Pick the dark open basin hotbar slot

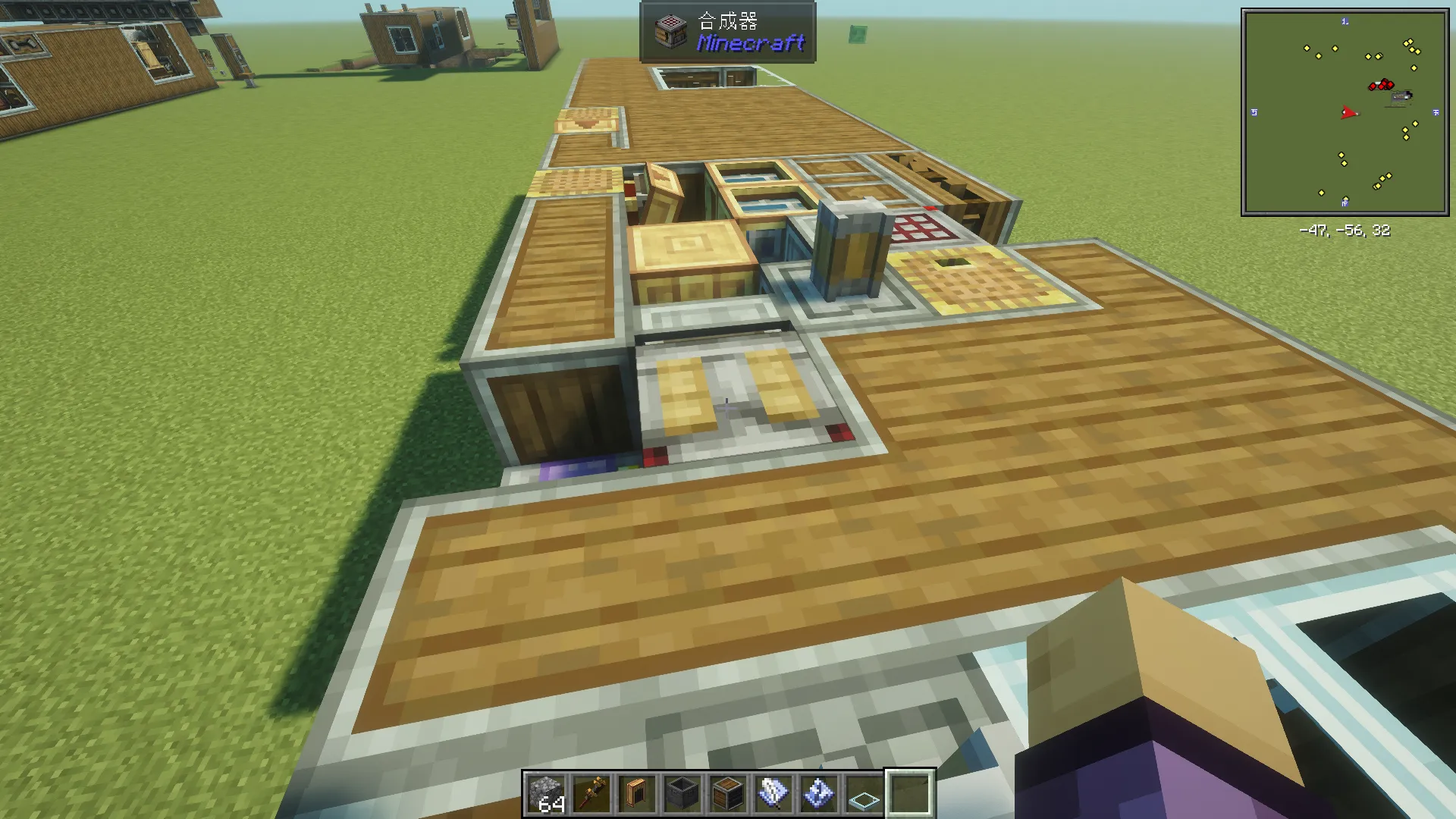pyautogui.click(x=682, y=794)
